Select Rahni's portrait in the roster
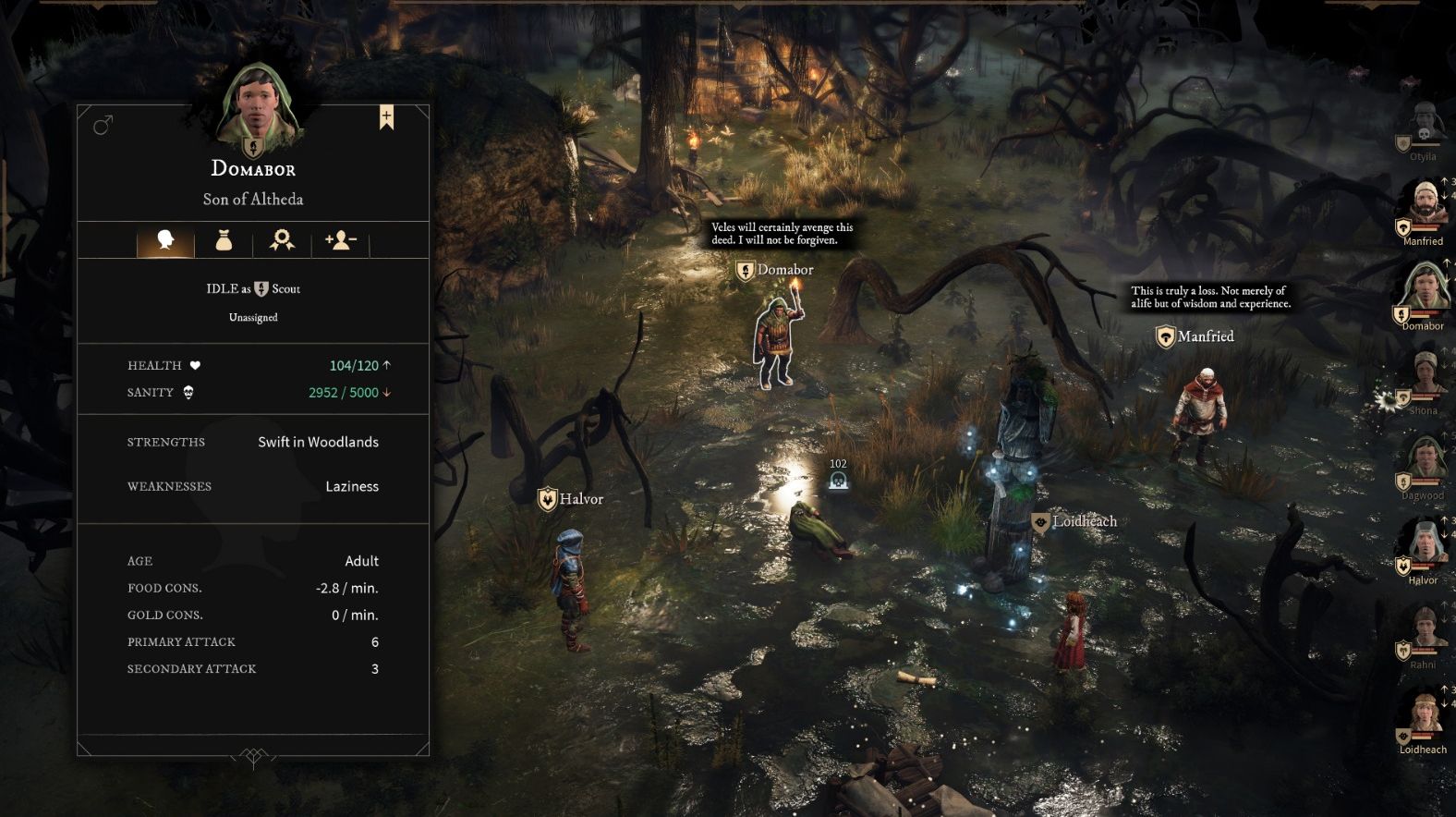The image size is (1456, 817). (x=1424, y=632)
